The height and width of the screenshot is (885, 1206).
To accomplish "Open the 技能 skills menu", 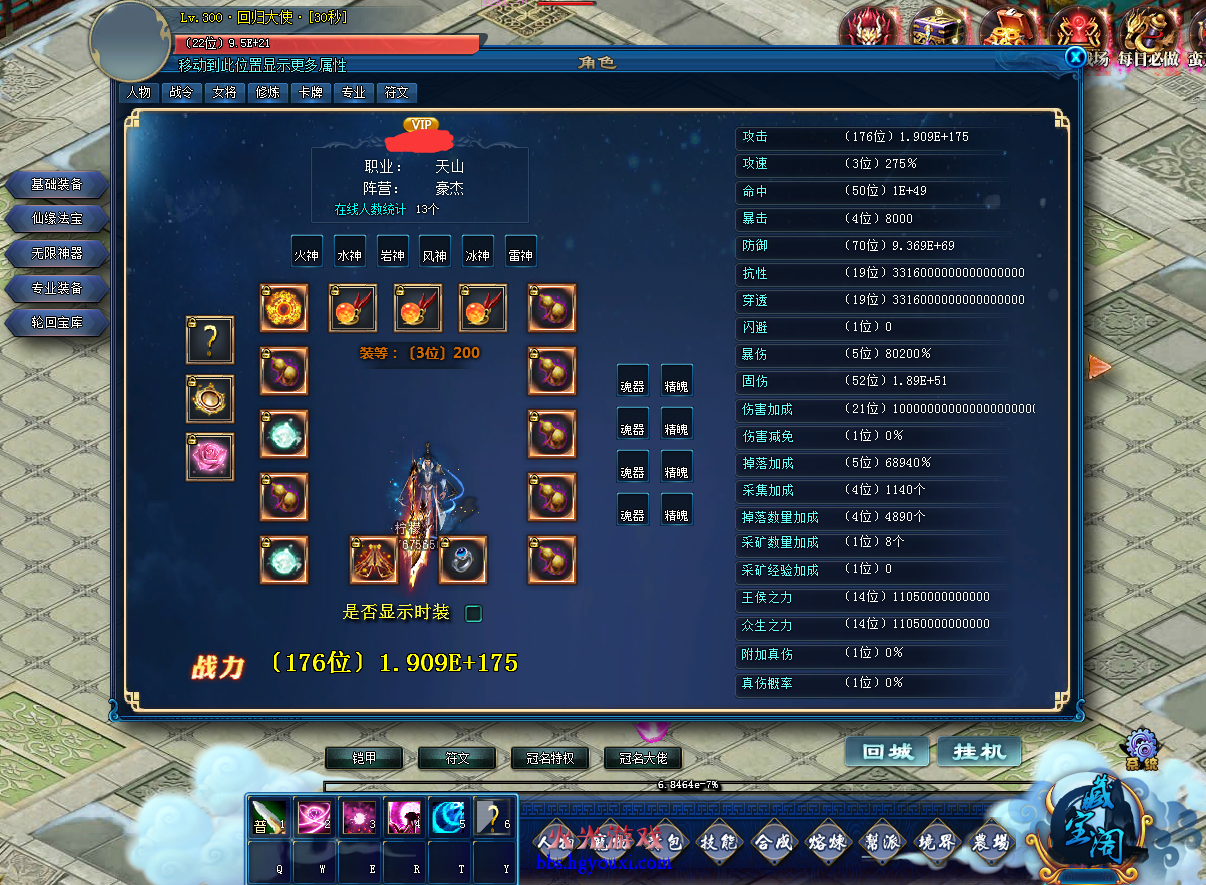I will click(x=720, y=842).
